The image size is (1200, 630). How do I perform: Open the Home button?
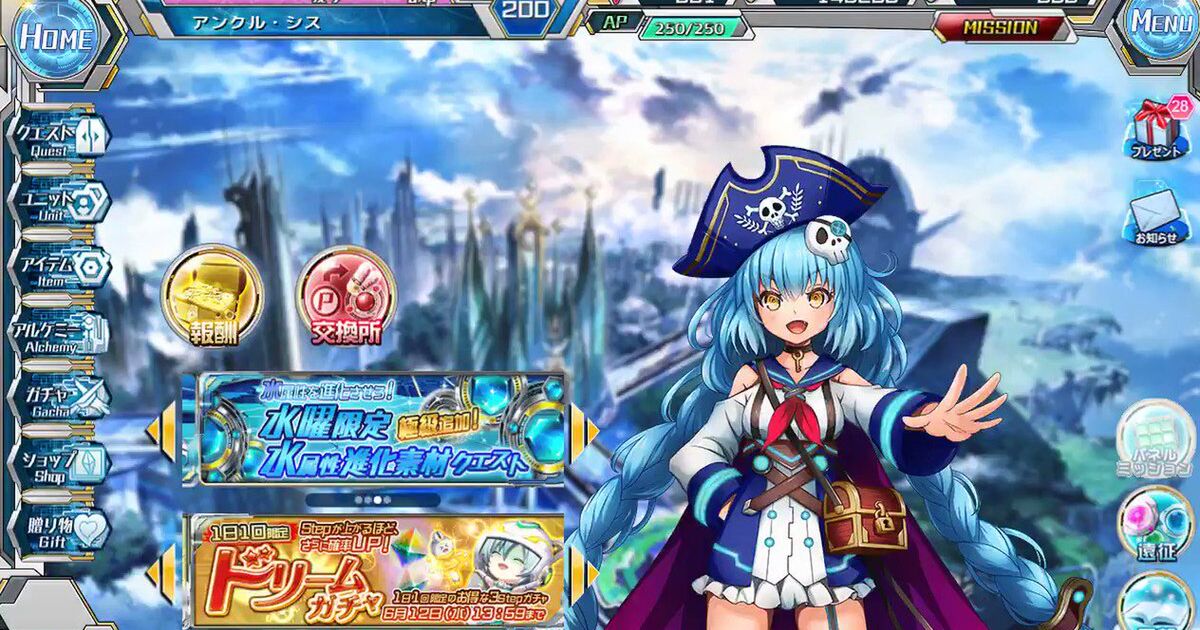coord(54,36)
